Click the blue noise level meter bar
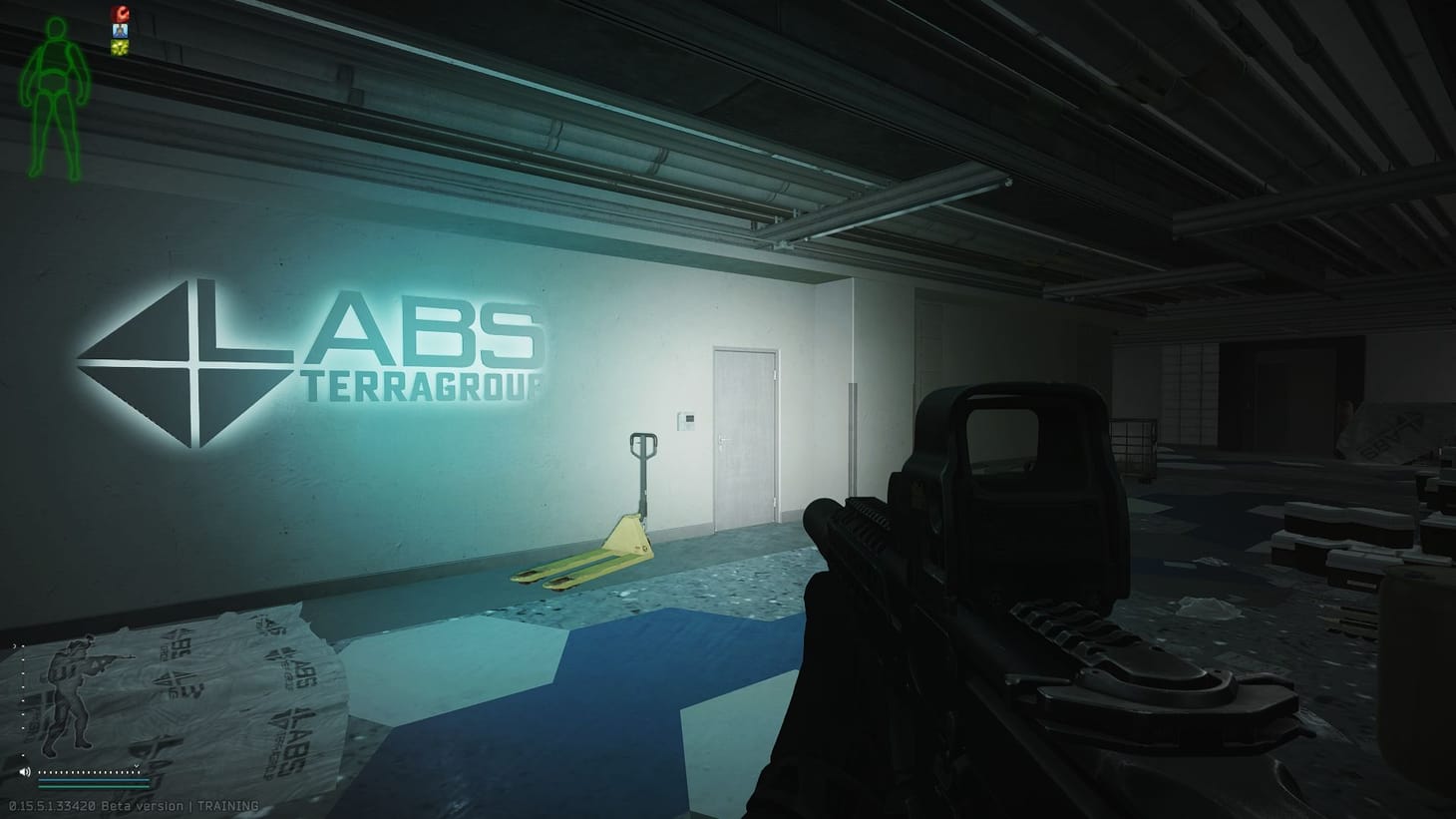Viewport: 1456px width, 819px height. click(x=92, y=780)
